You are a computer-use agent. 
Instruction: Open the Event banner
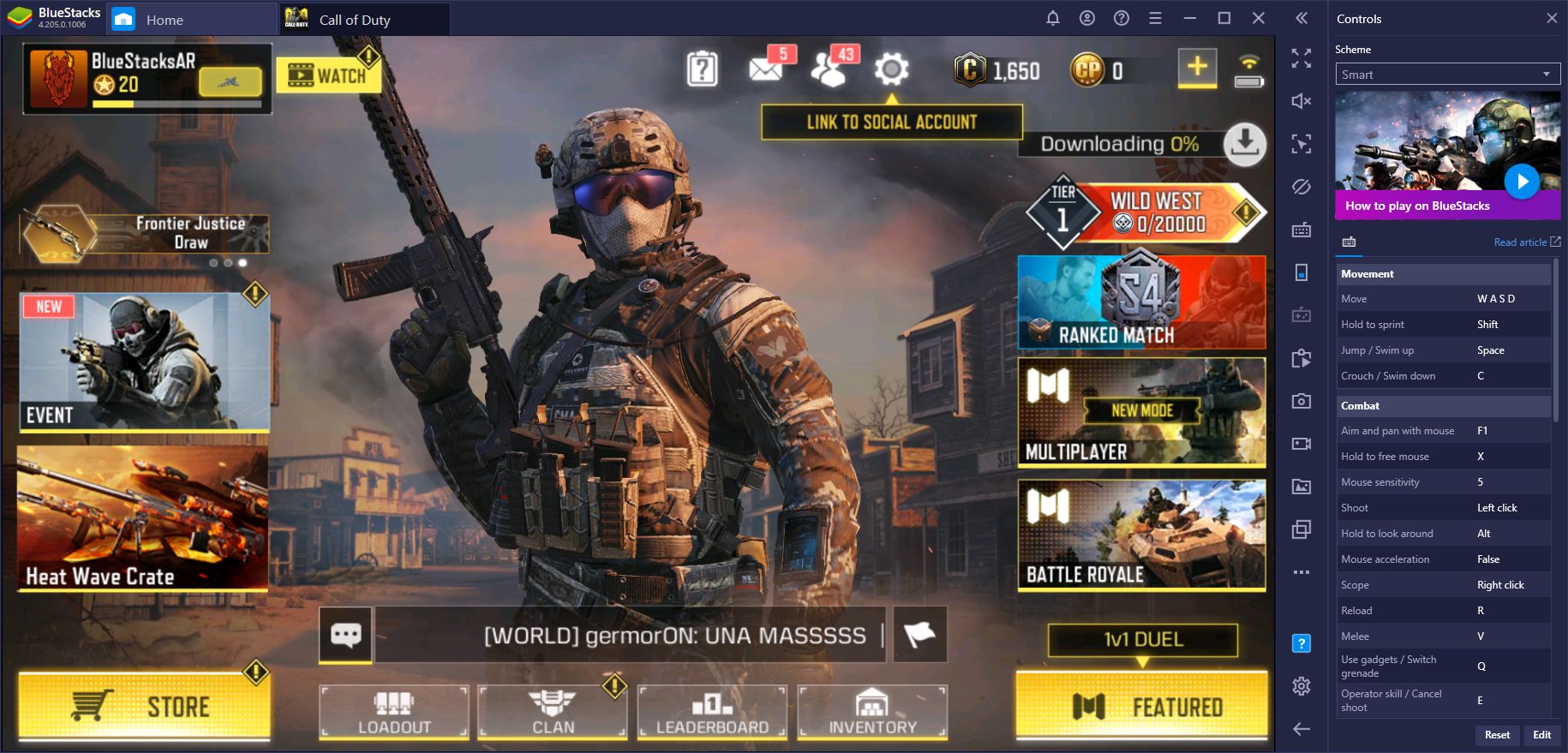point(144,362)
